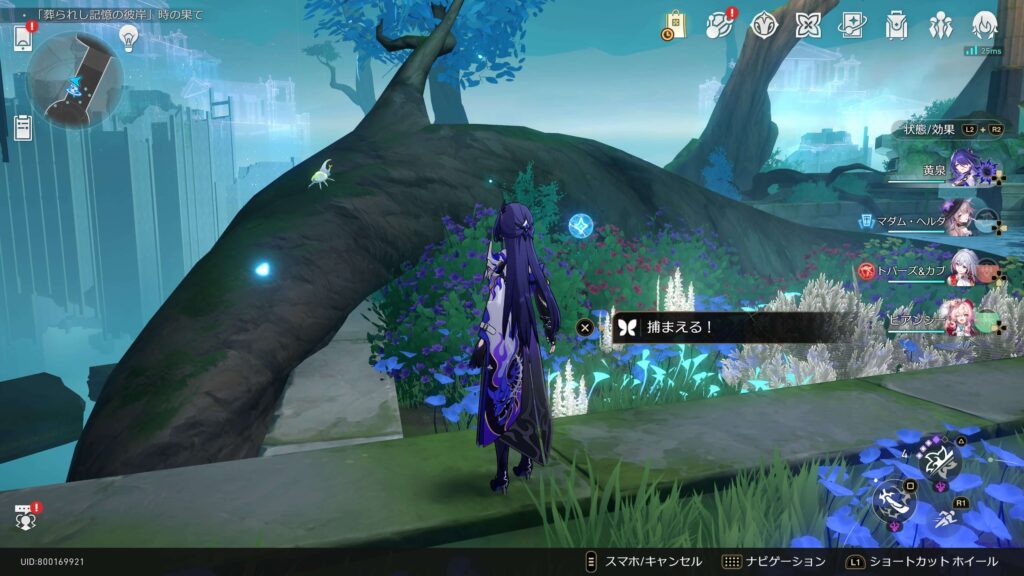Open the Warp star-card icon

[x=852, y=25]
